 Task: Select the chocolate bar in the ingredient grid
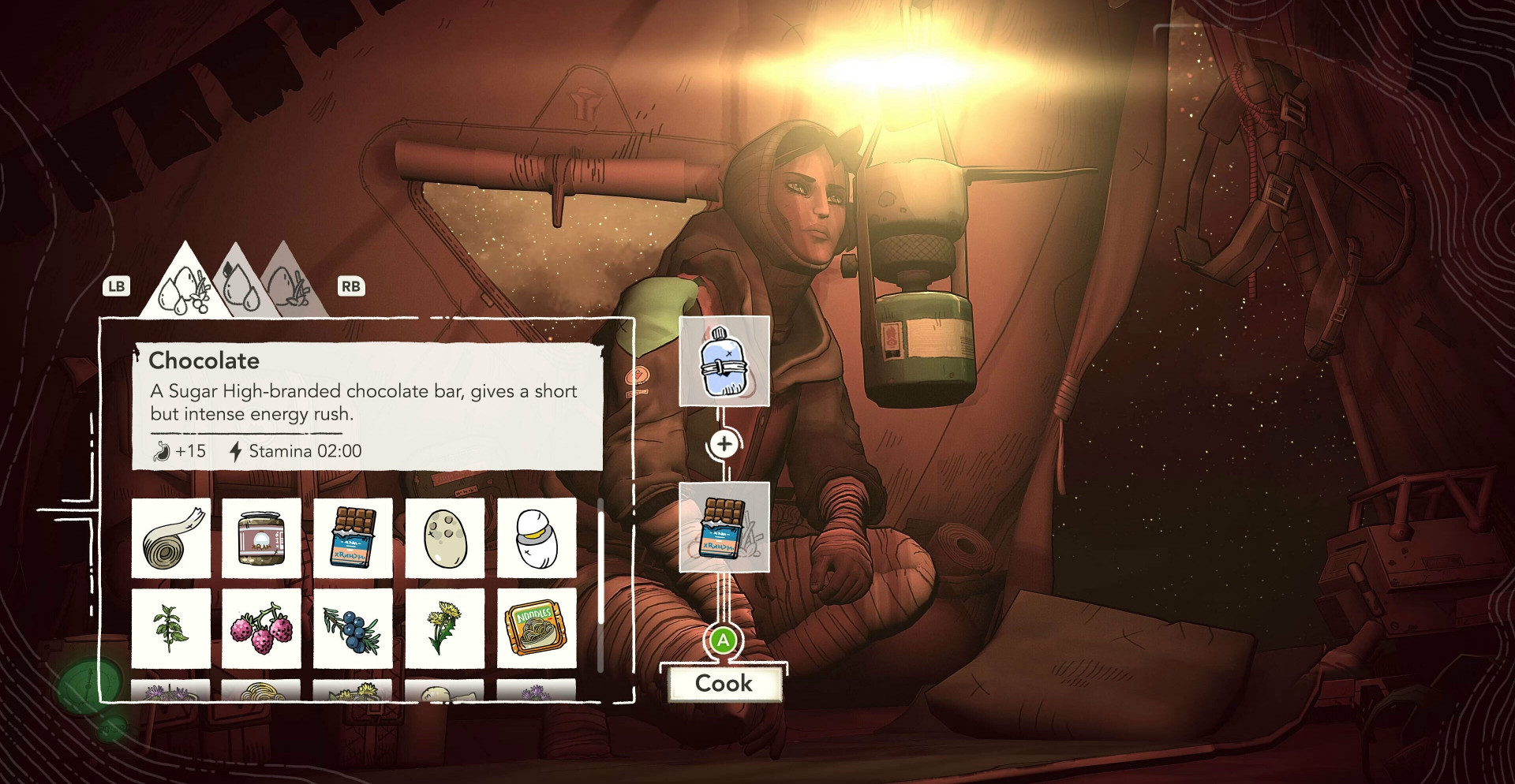click(x=353, y=537)
